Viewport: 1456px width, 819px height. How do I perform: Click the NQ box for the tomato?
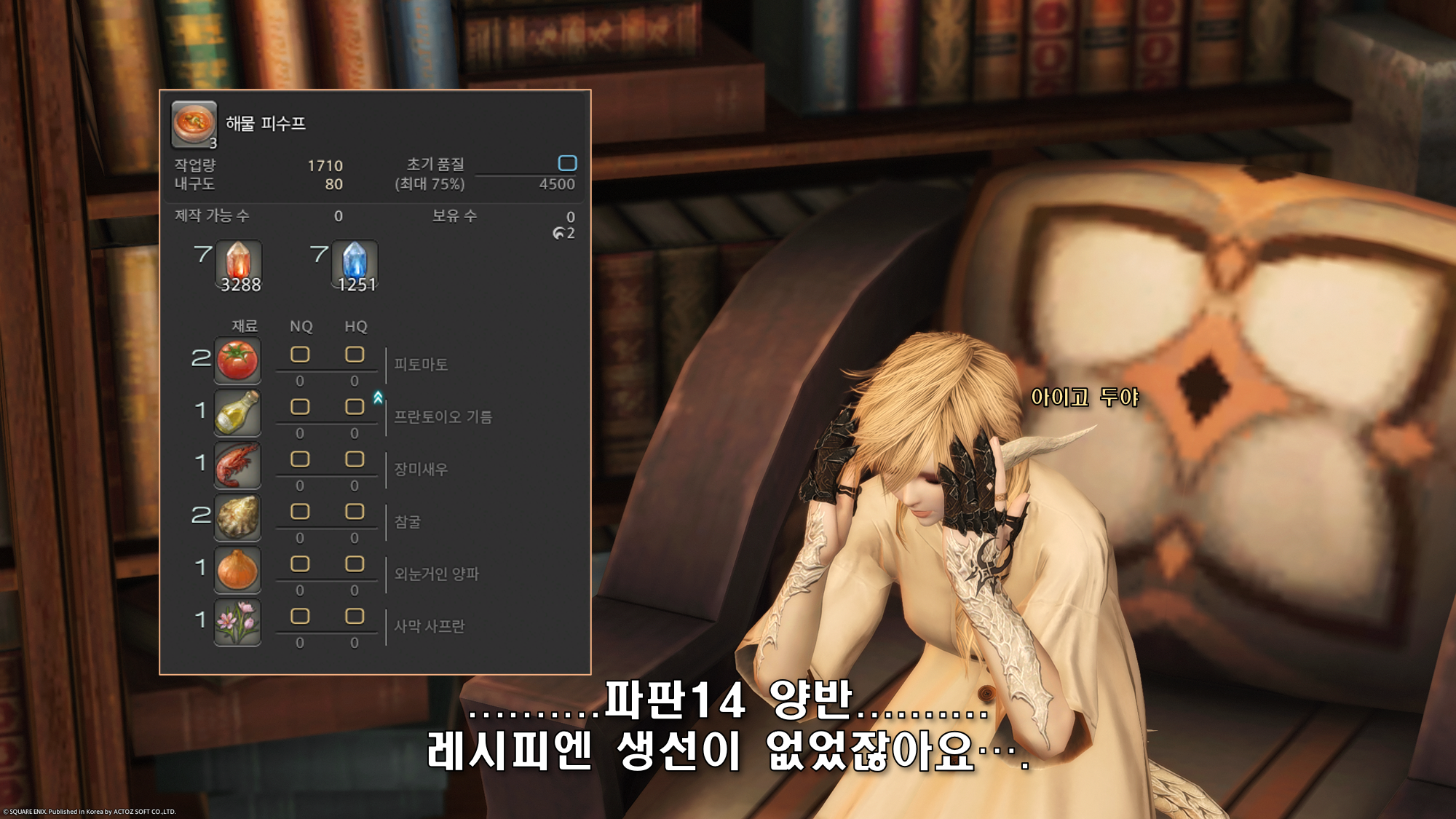click(x=300, y=355)
